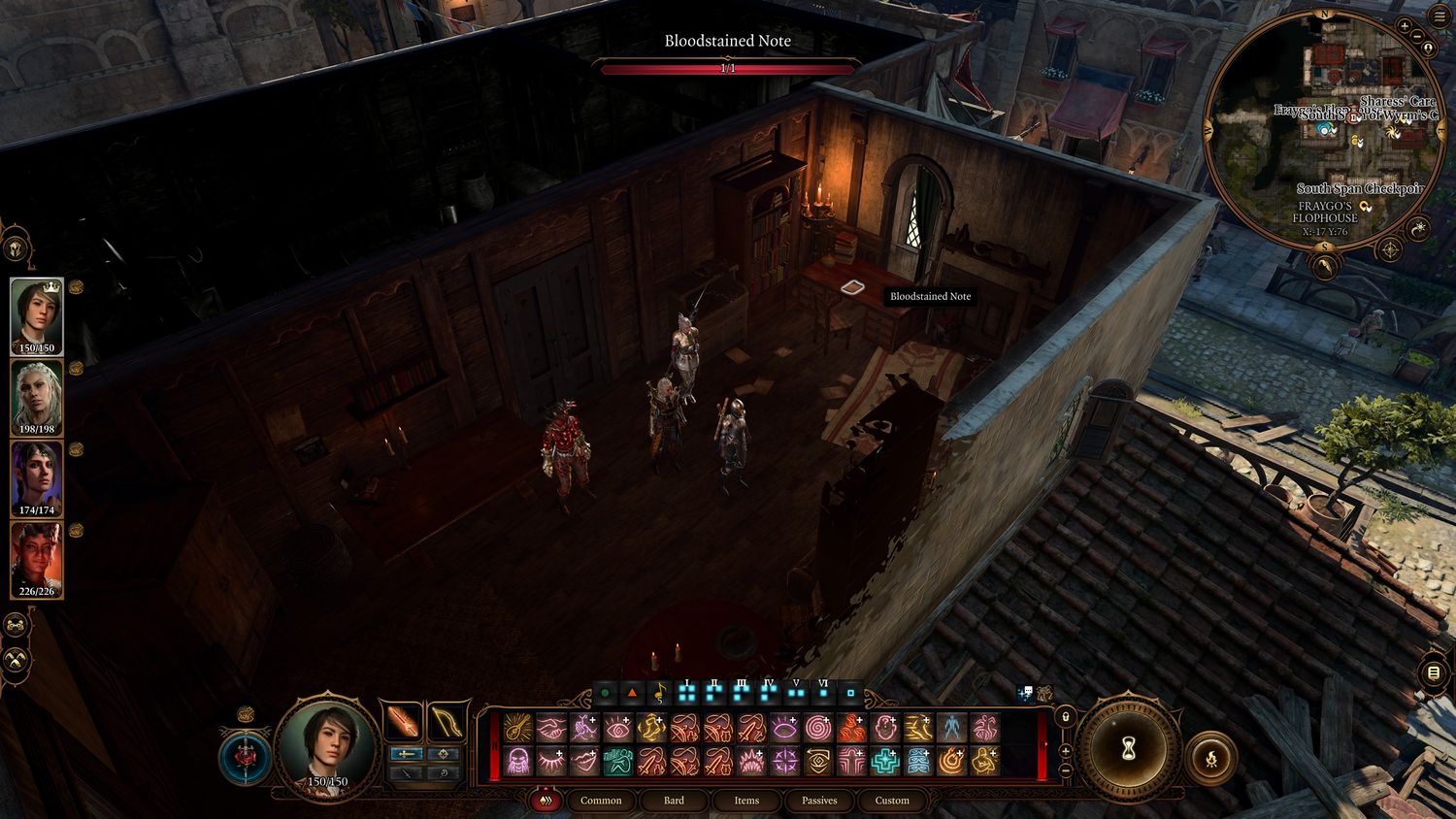Zoom in on the minimap

click(1405, 25)
